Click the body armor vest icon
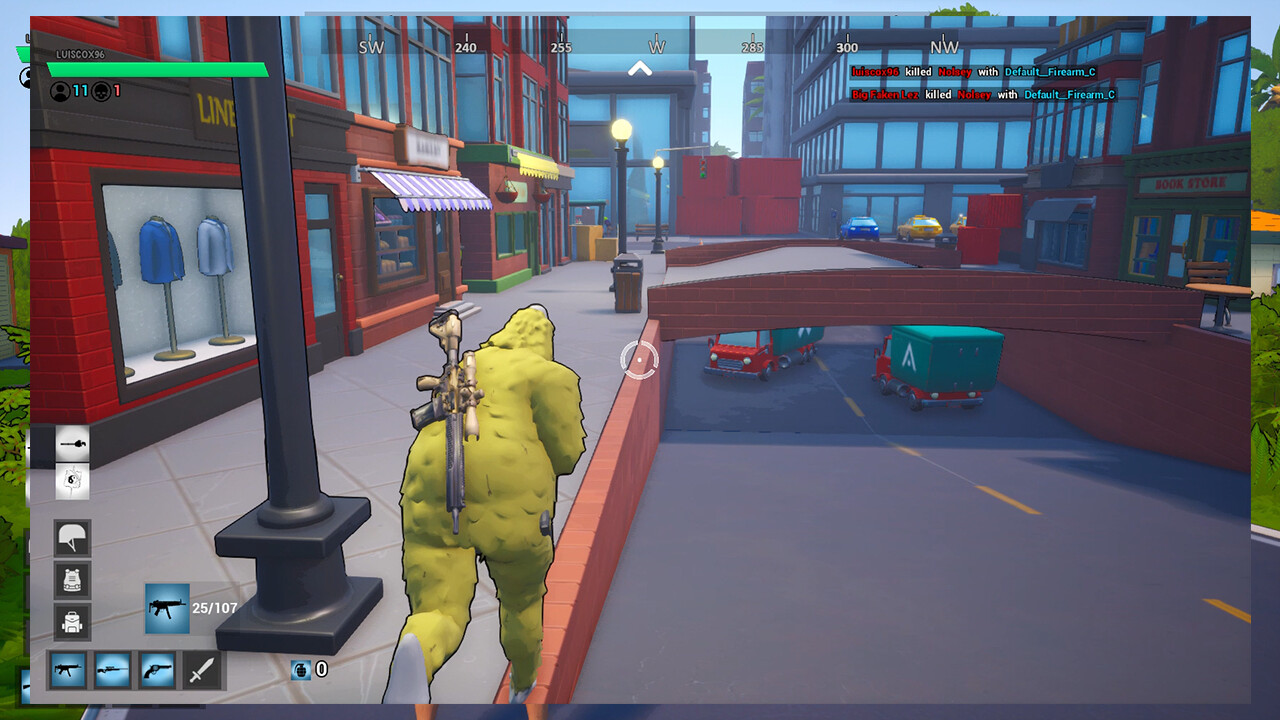 pyautogui.click(x=71, y=578)
